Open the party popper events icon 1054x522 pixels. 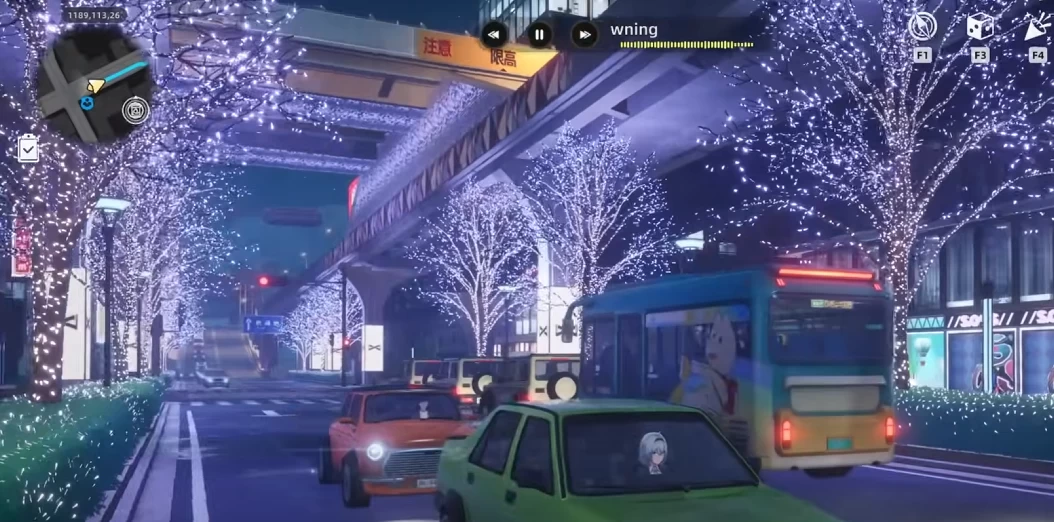pyautogui.click(x=1037, y=27)
